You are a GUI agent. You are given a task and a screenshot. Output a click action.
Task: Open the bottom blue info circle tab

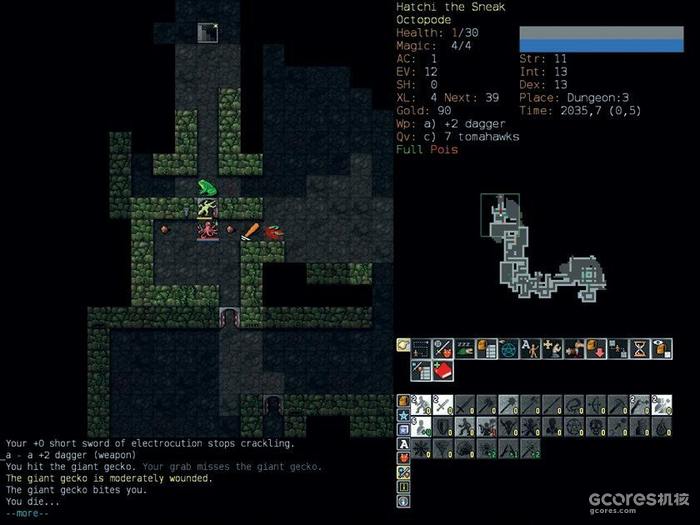coord(403,501)
